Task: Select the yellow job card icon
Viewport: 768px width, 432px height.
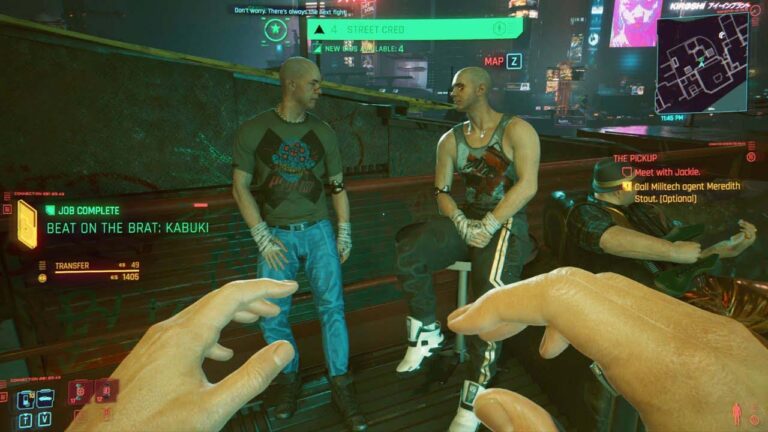Action: [x=26, y=223]
